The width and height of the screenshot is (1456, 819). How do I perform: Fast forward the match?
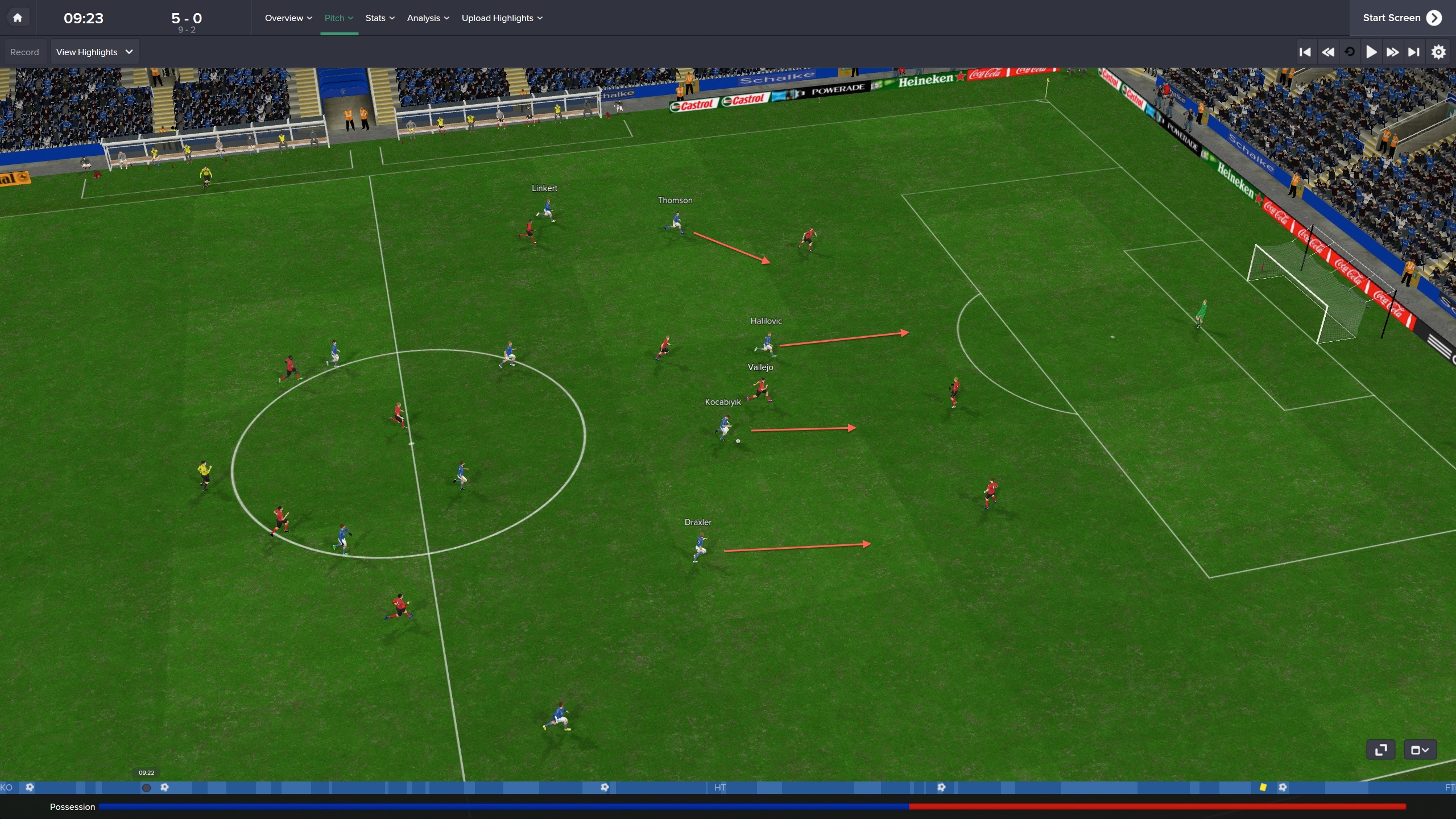click(x=1392, y=52)
